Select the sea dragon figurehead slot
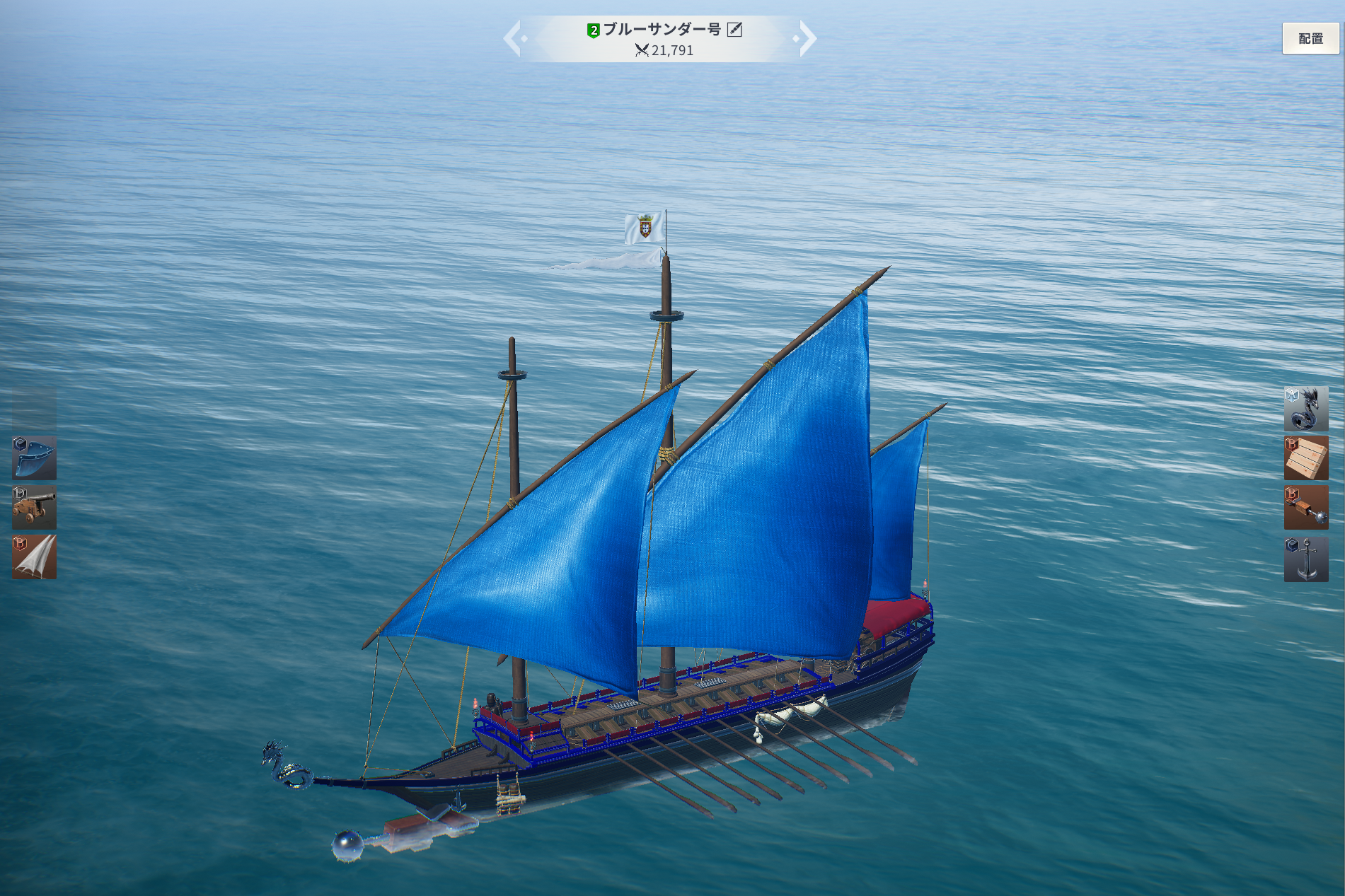 pyautogui.click(x=1305, y=409)
